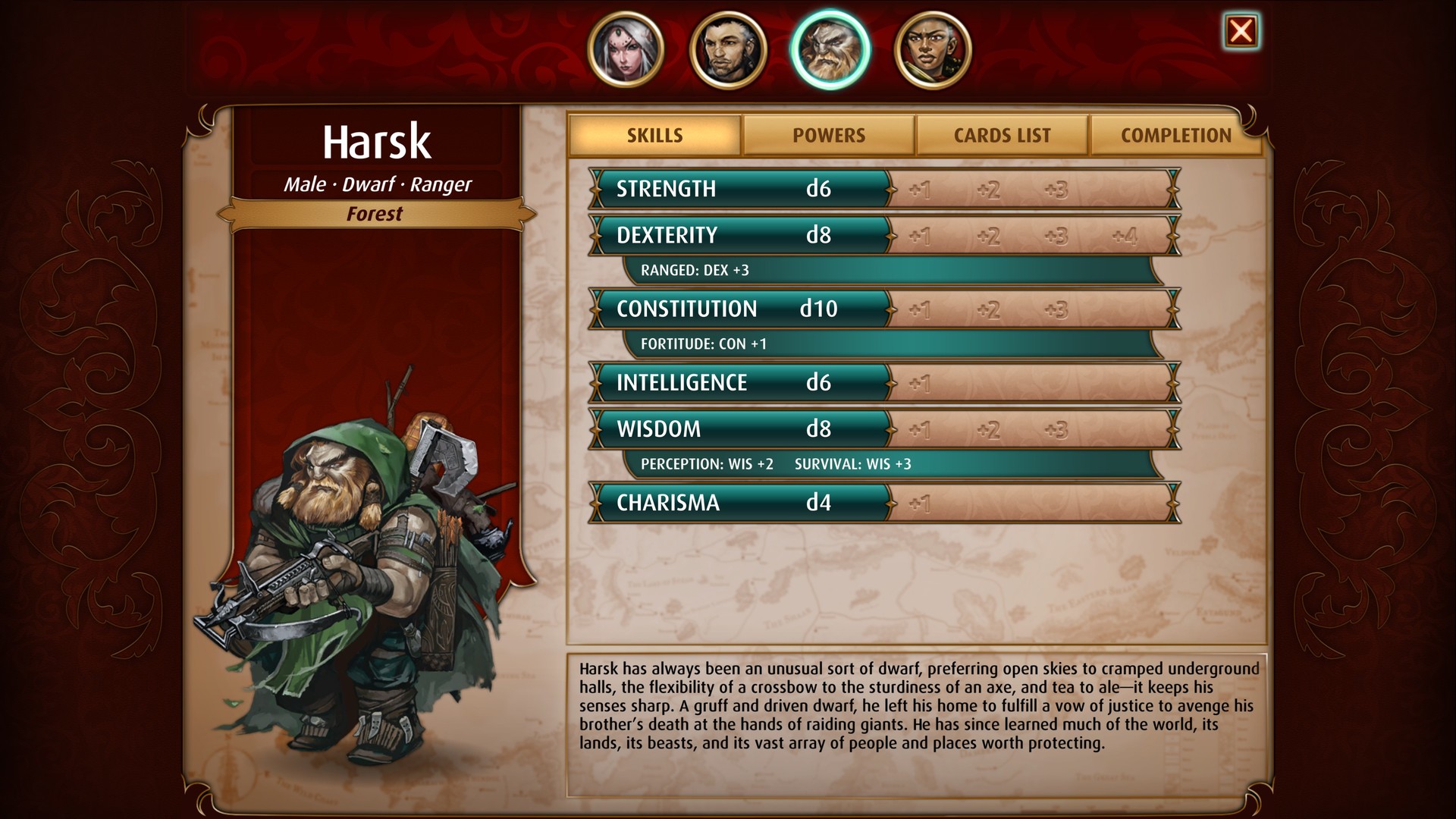
Task: Enable the Dexterity +4 upgrade slot
Action: [x=1125, y=236]
